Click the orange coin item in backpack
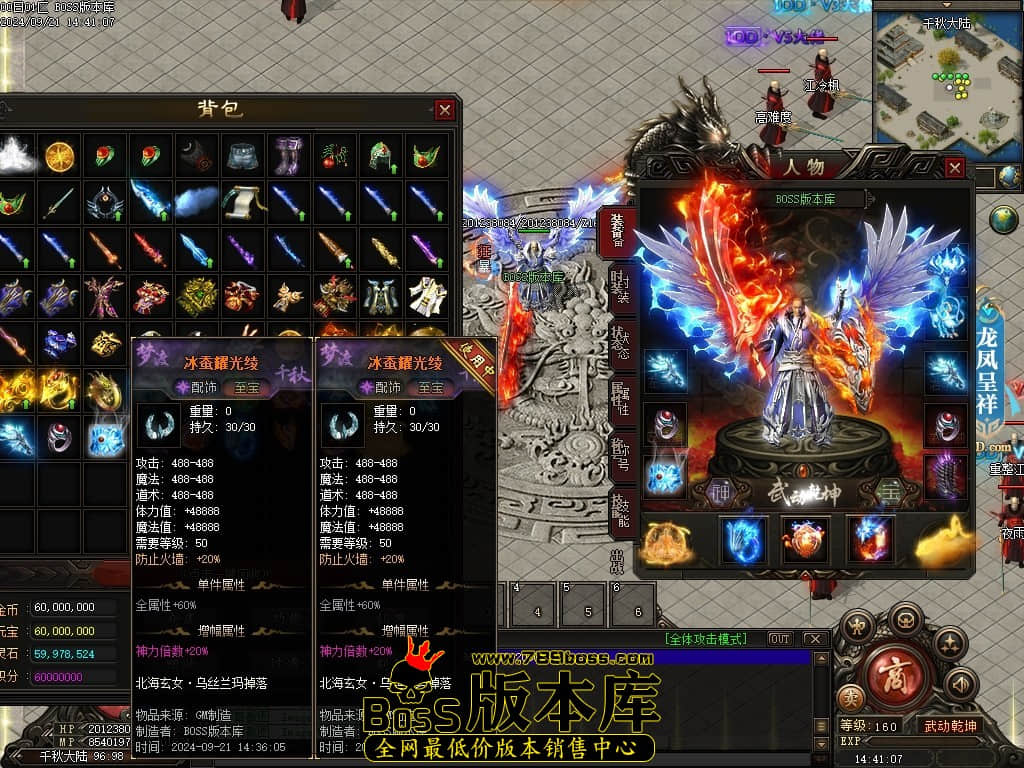This screenshot has width=1024, height=768. [59, 155]
